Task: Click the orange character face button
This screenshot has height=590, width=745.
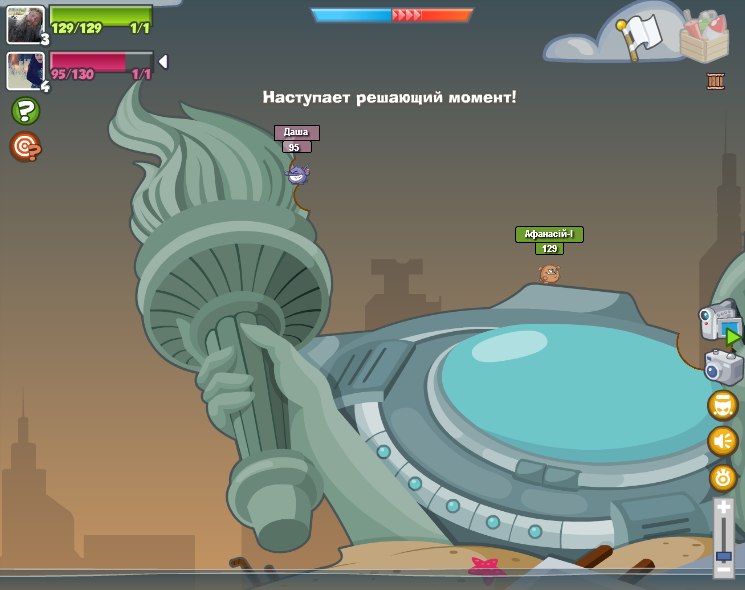Action: point(722,406)
